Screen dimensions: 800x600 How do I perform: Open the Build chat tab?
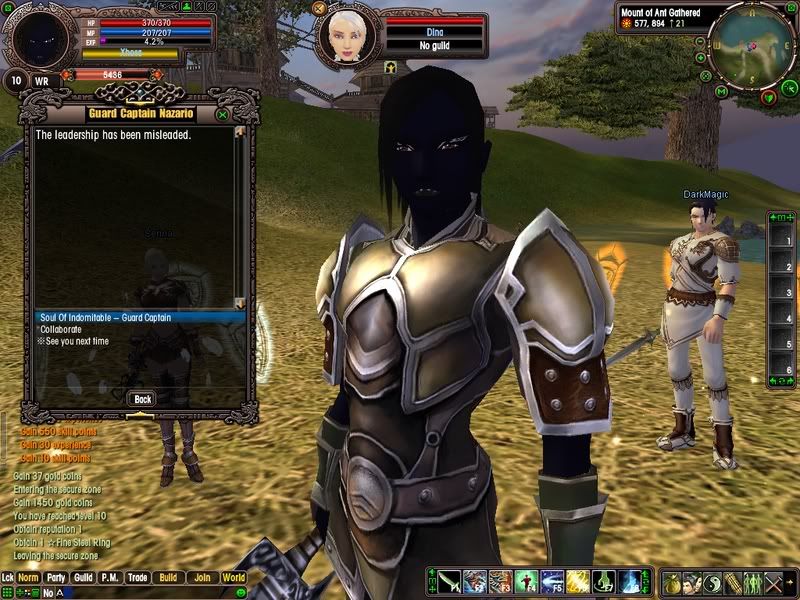(x=167, y=578)
